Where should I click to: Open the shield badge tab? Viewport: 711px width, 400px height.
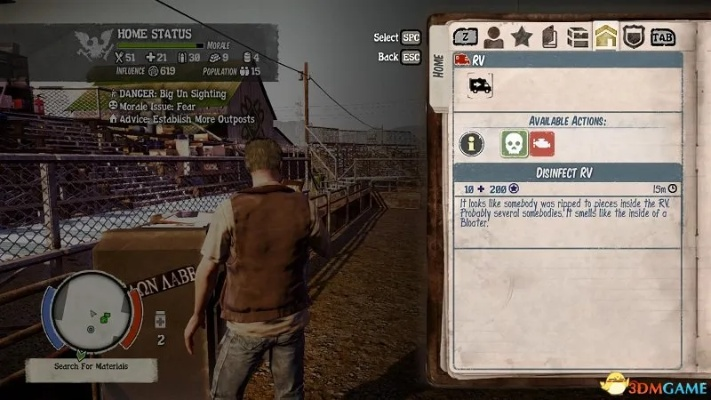point(633,38)
